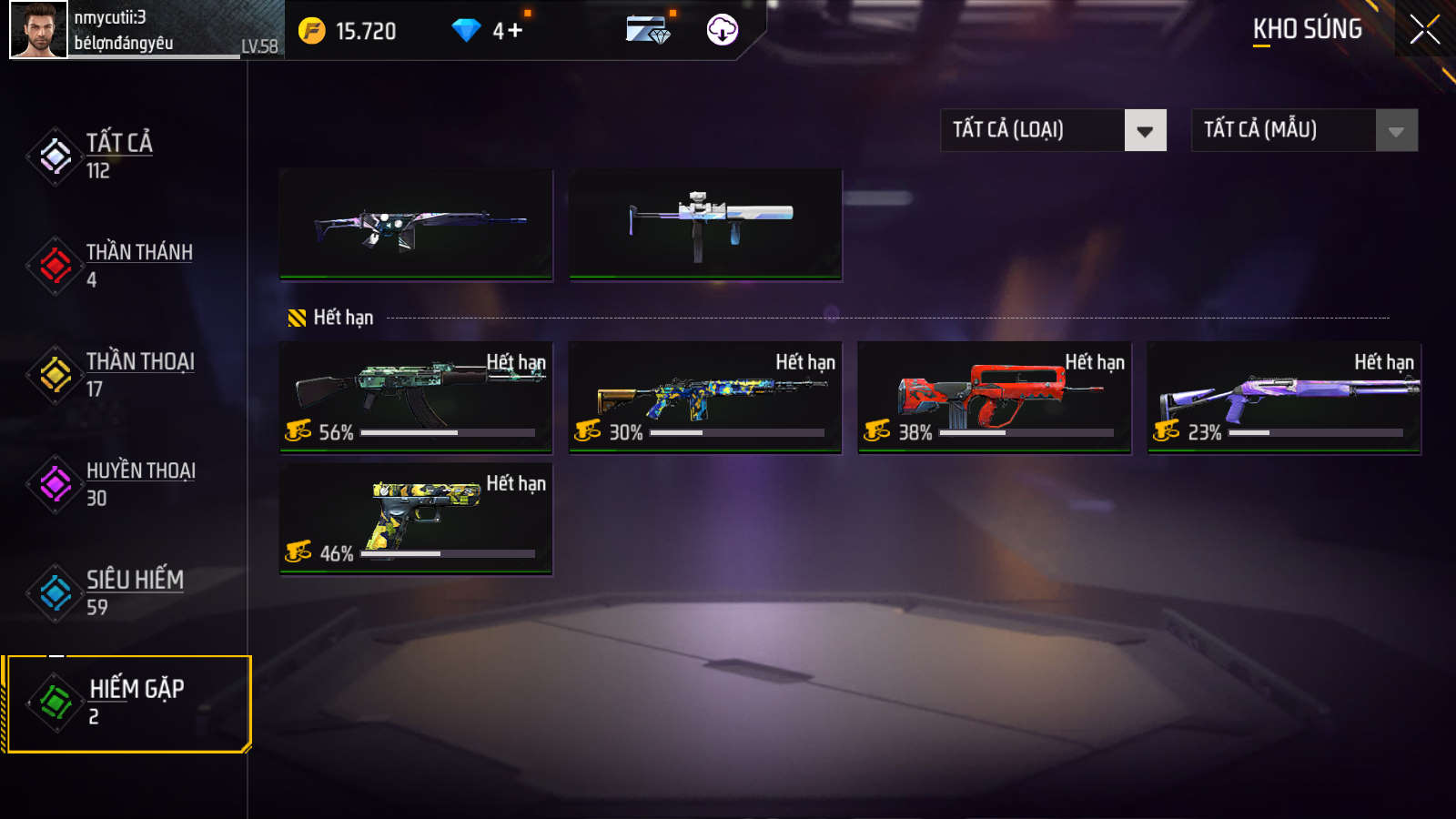Viewport: 1456px width, 819px height.
Task: Pick the expired yellow camo pistol skin
Action: [x=416, y=519]
